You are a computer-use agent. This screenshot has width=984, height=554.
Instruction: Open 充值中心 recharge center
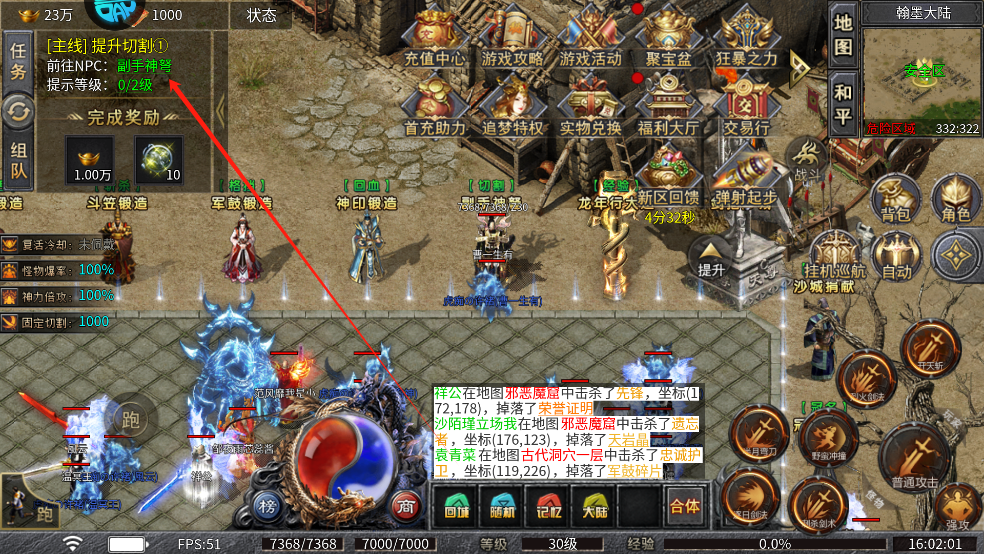(435, 40)
